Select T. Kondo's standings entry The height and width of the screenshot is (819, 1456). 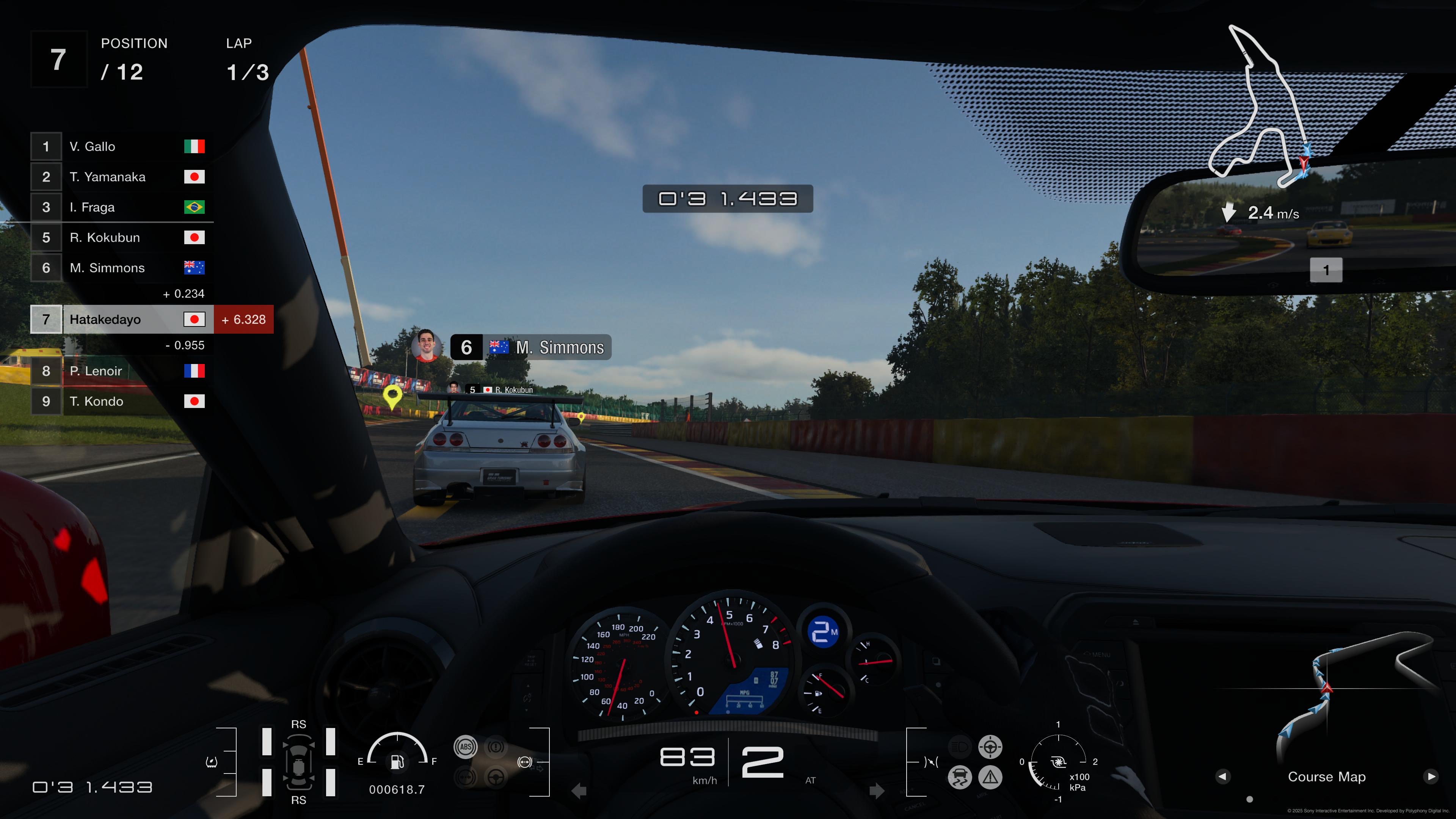point(121,401)
